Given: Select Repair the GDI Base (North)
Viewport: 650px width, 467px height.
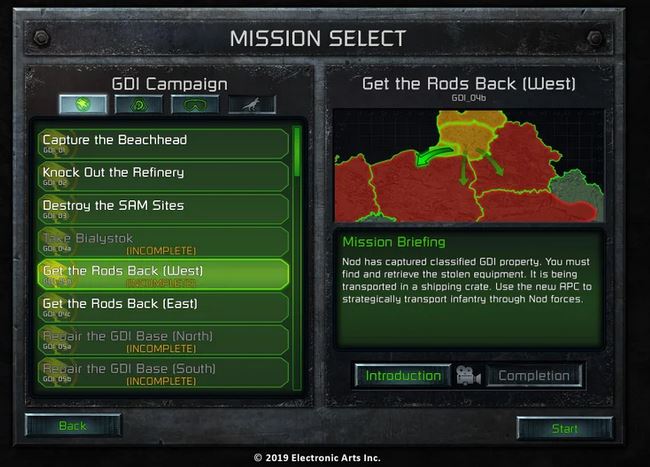Looking at the screenshot, I should (164, 338).
